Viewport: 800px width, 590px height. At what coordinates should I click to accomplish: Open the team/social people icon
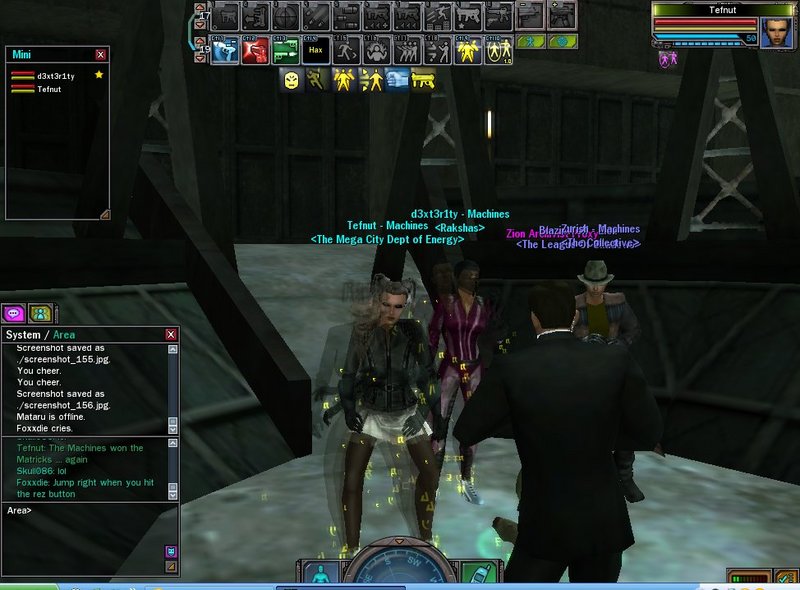[x=40, y=313]
